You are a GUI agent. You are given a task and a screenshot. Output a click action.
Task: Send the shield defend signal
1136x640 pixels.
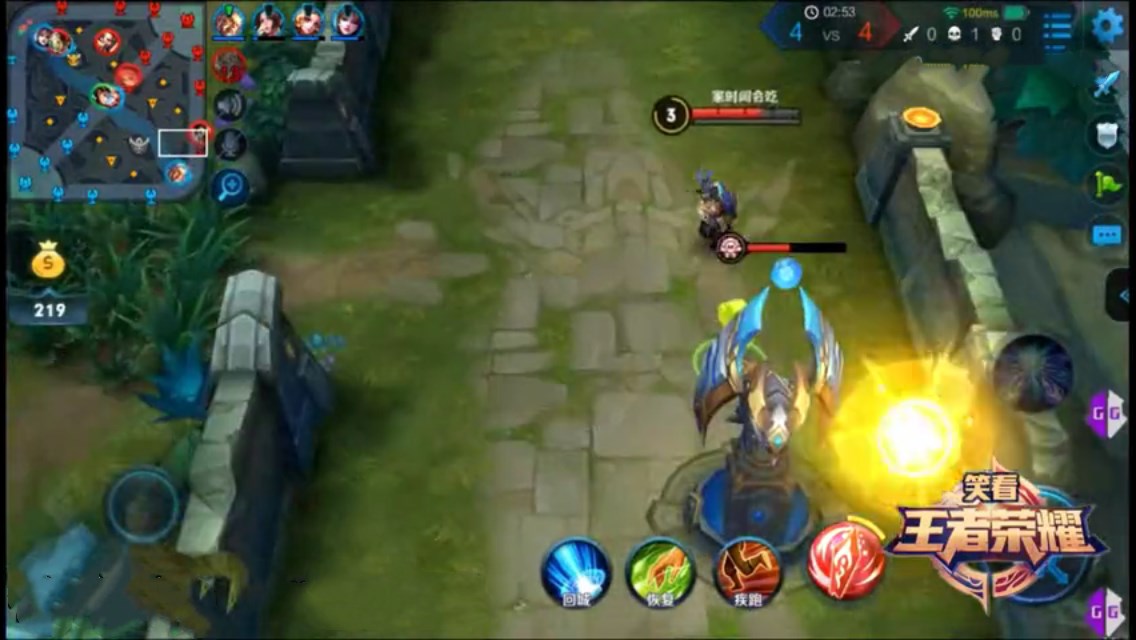coord(1105,135)
